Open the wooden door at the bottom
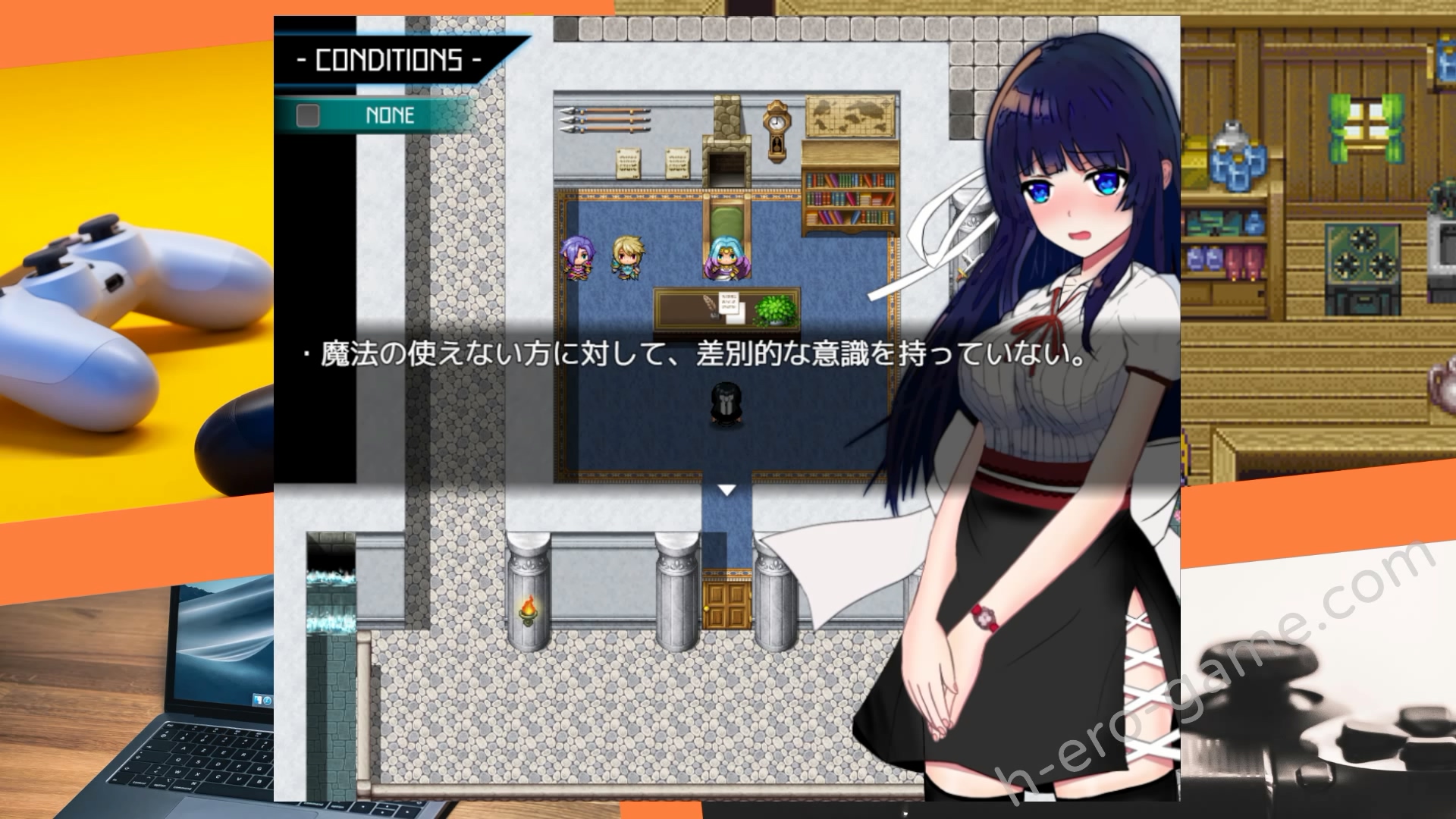Screen dimensions: 1456x819 coord(726,607)
